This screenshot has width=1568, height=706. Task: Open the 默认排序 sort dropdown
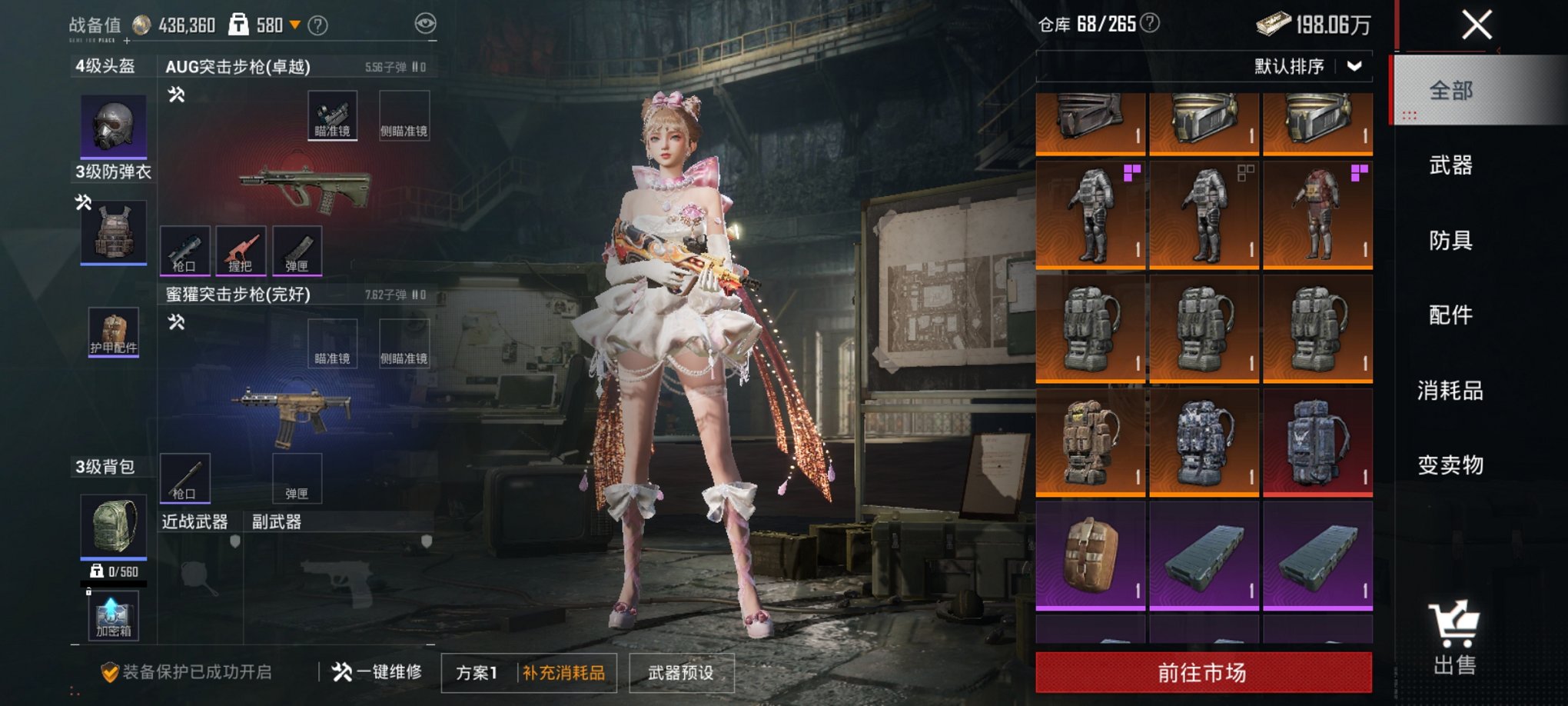(1307, 67)
